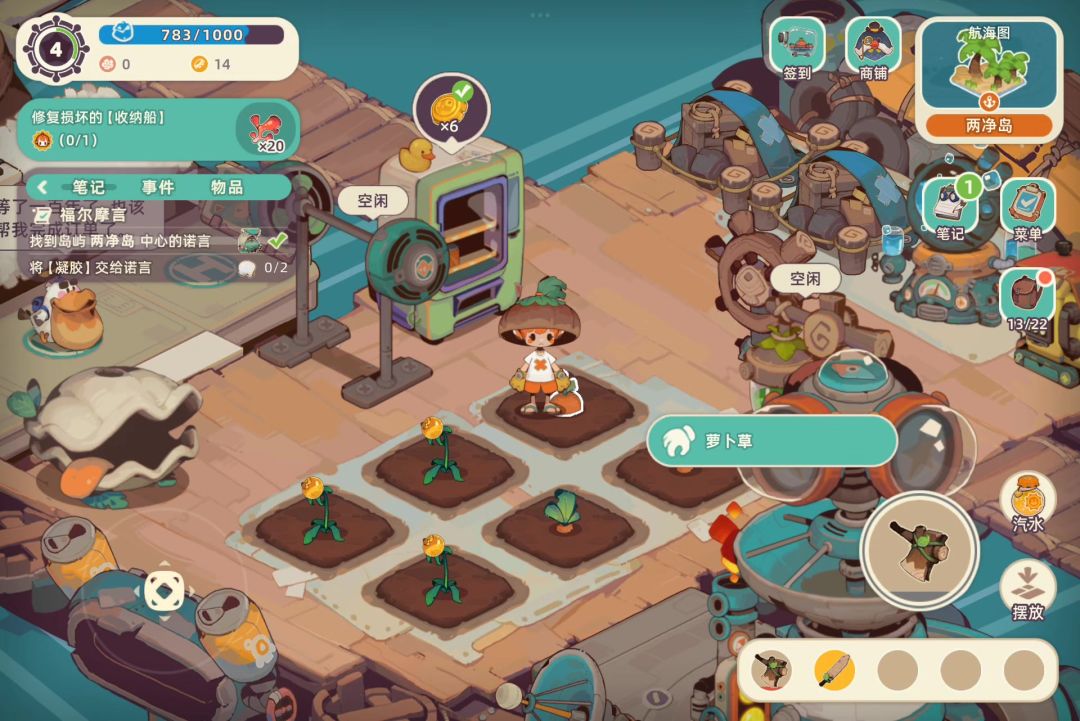The height and width of the screenshot is (721, 1080).
Task: Switch to the 物品 items tab
Action: pyautogui.click(x=227, y=187)
